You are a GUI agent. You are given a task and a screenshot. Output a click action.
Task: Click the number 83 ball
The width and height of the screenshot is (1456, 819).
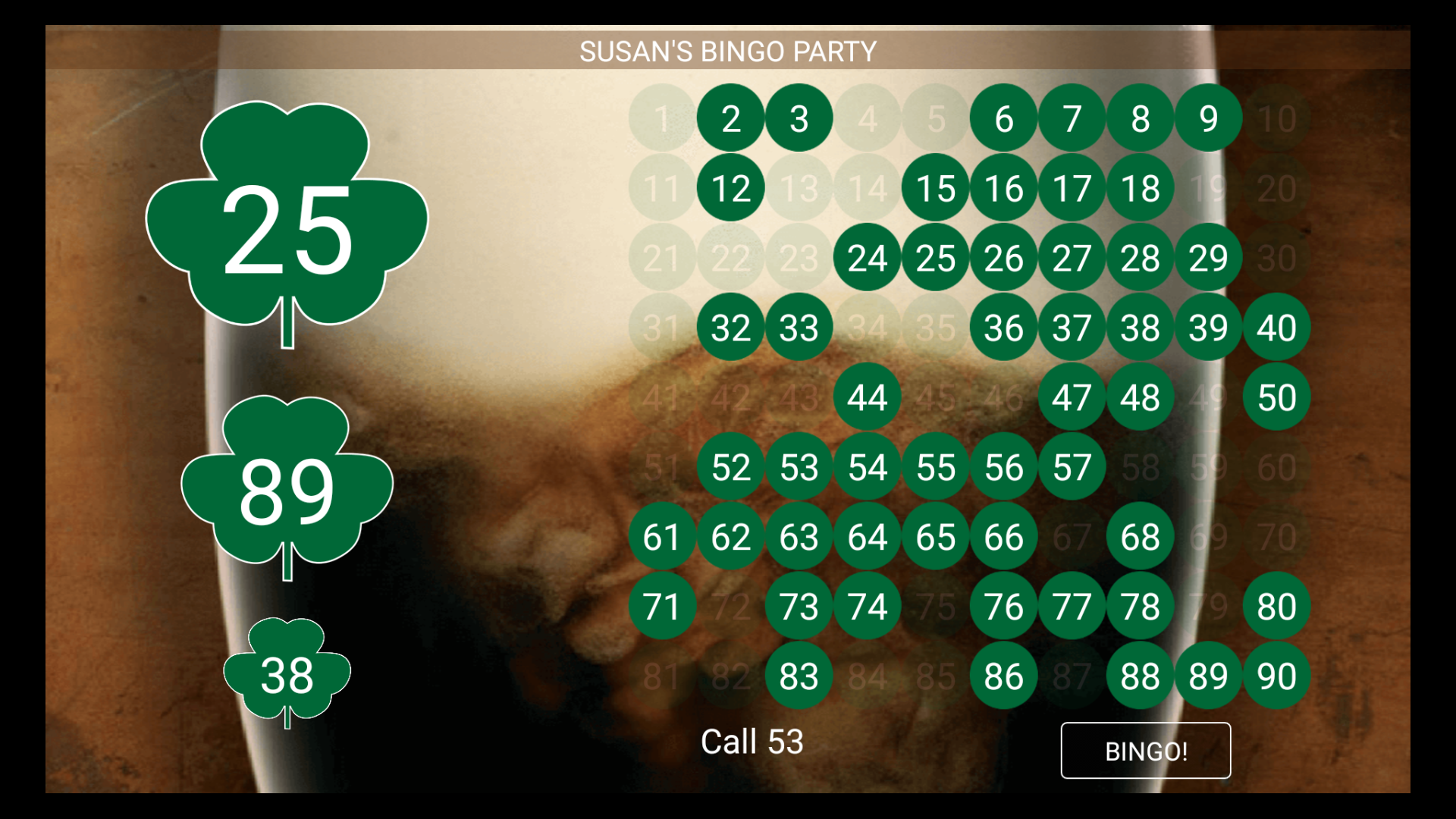point(799,676)
